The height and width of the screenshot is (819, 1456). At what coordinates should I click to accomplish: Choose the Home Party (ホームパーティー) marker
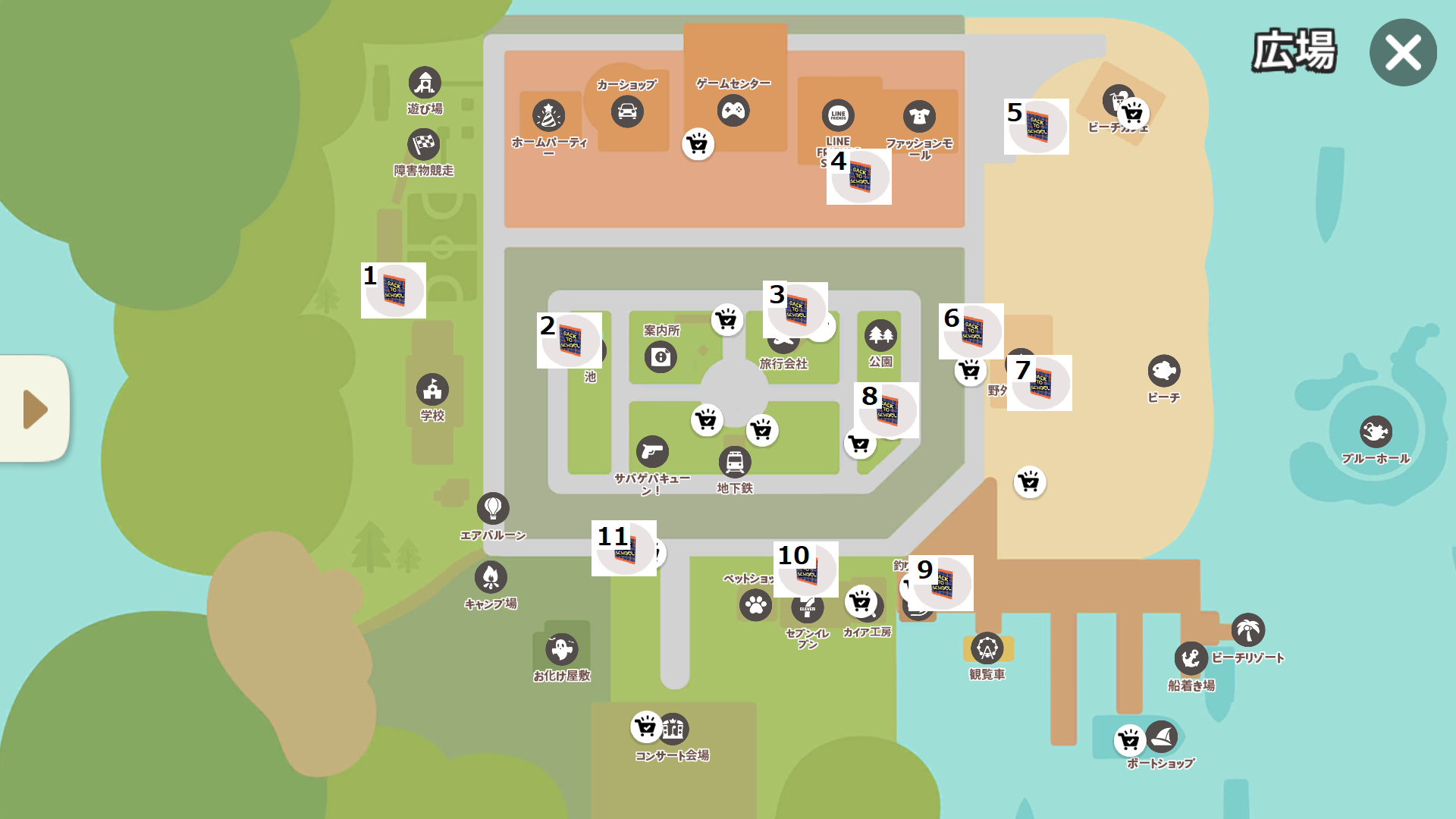pos(548,116)
